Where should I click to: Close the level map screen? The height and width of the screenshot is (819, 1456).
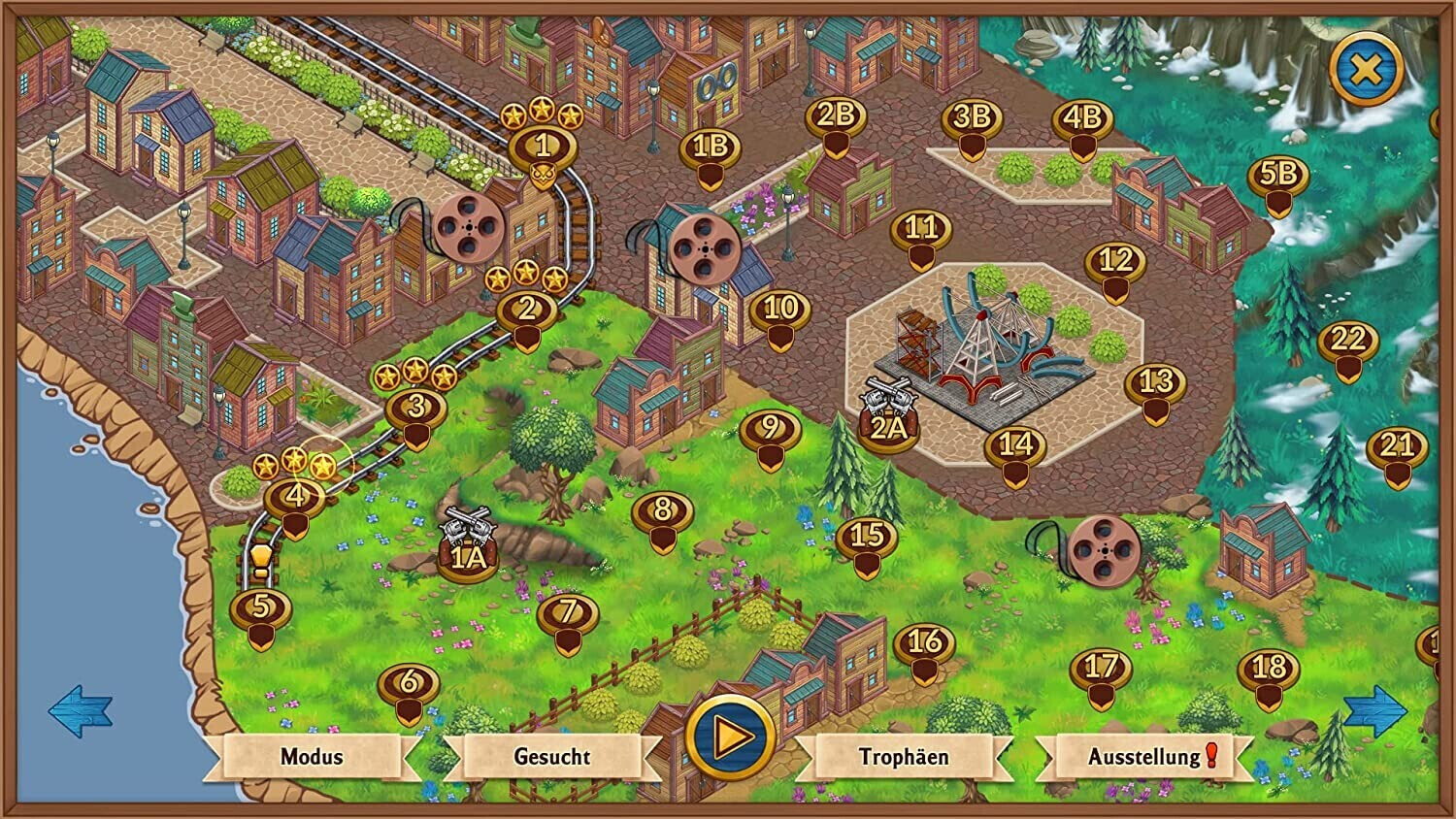click(x=1366, y=70)
